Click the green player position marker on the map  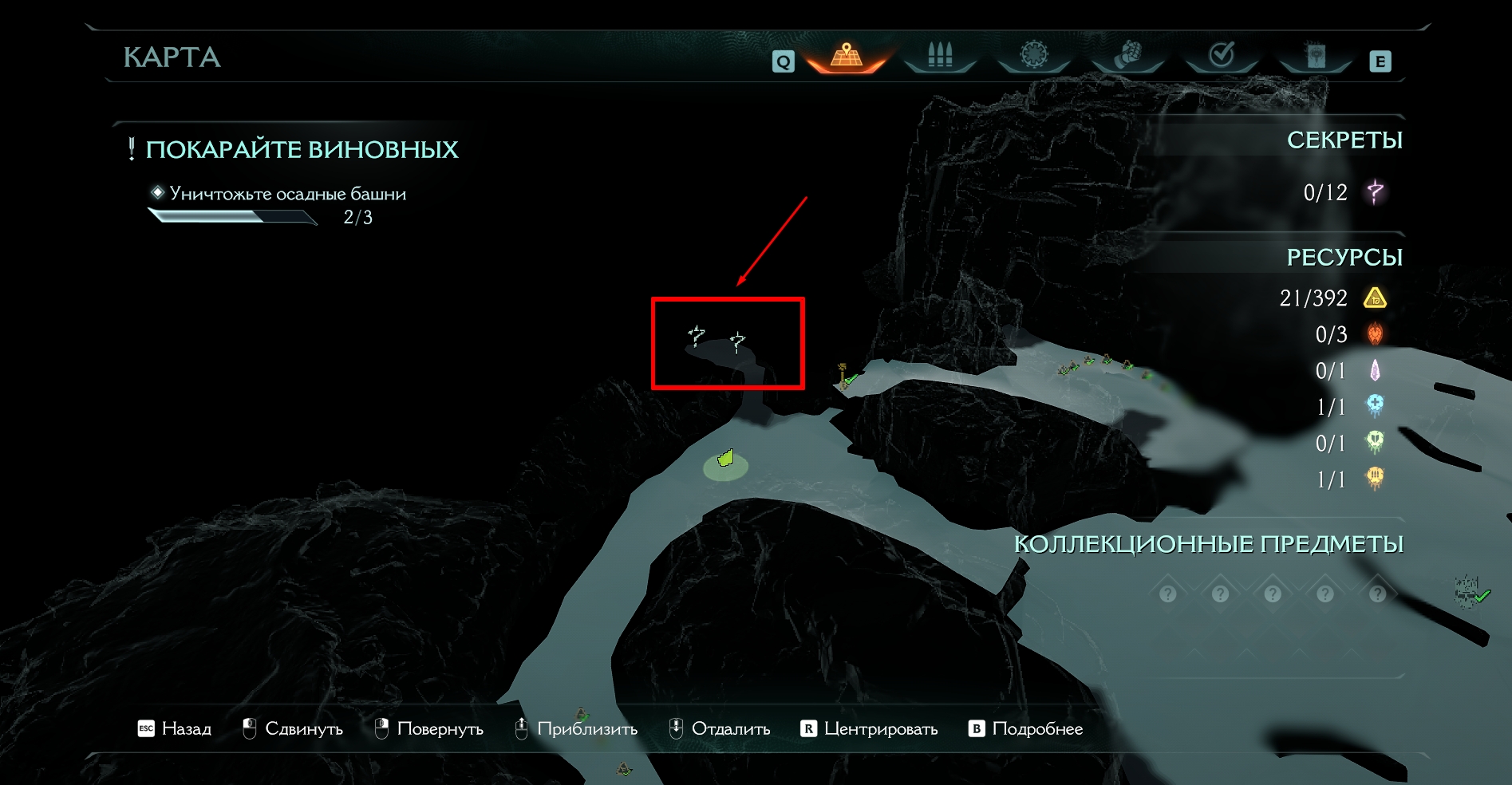click(725, 459)
